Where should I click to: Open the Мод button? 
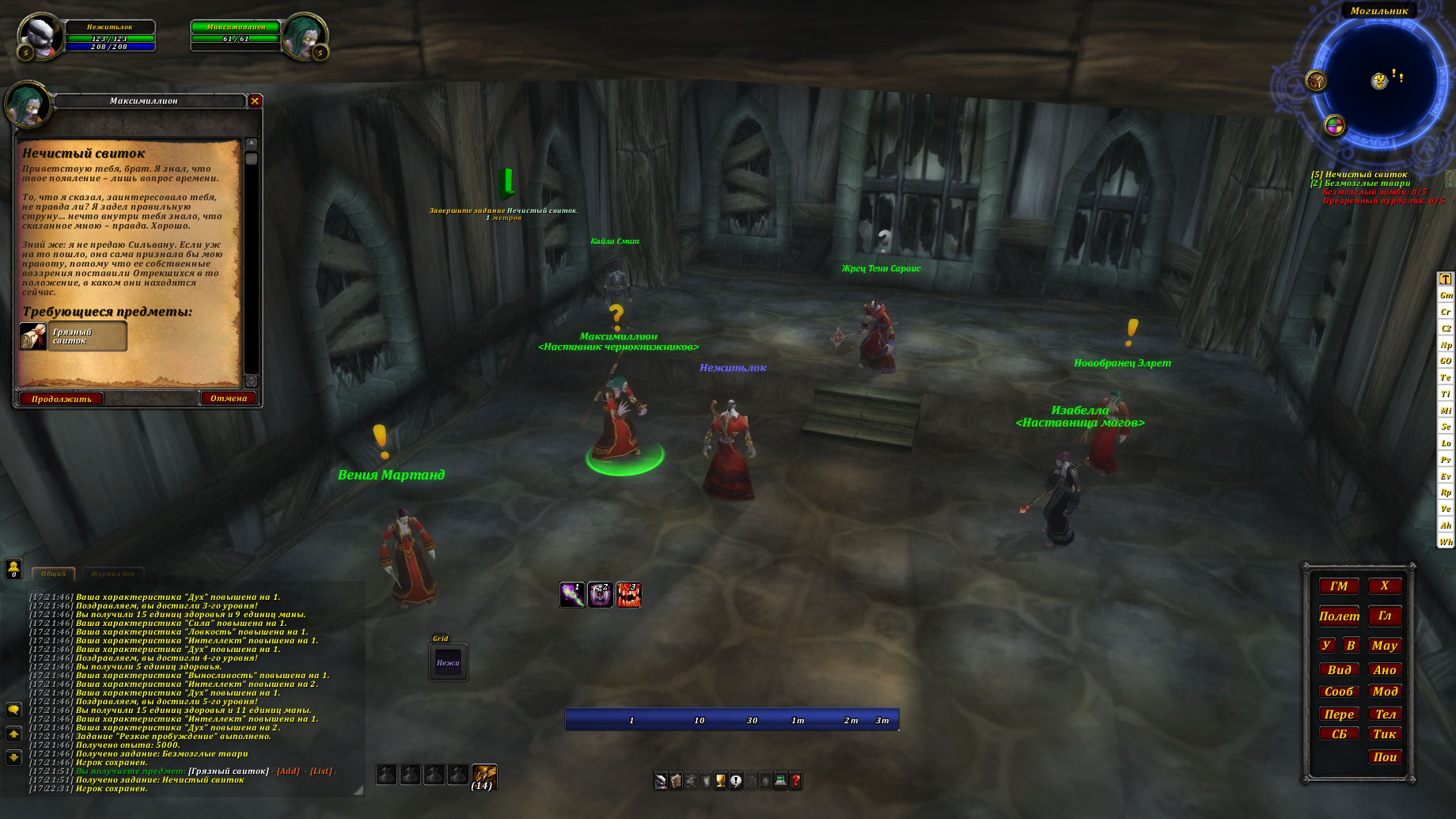click(1385, 691)
